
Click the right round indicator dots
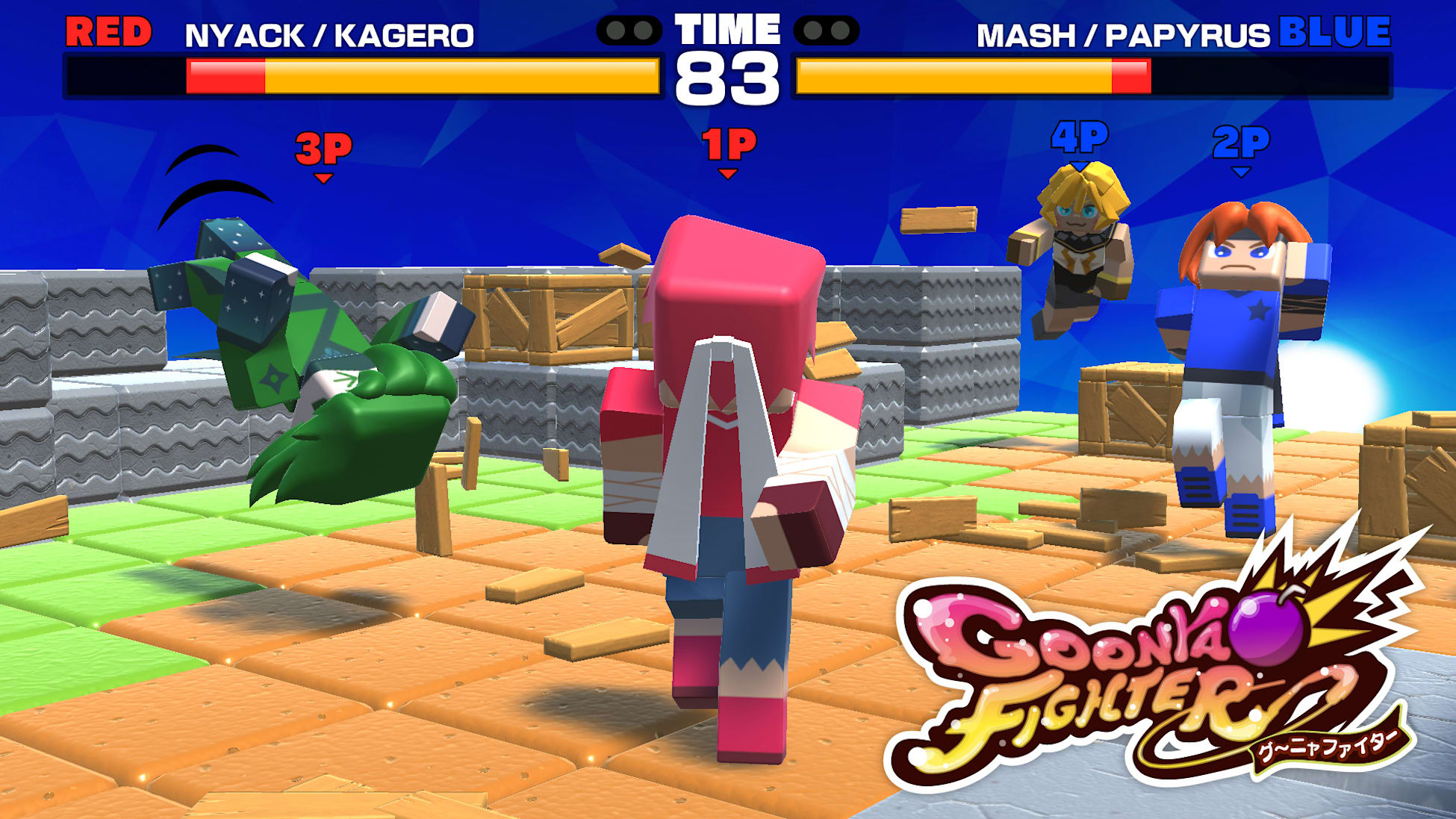coord(824,30)
